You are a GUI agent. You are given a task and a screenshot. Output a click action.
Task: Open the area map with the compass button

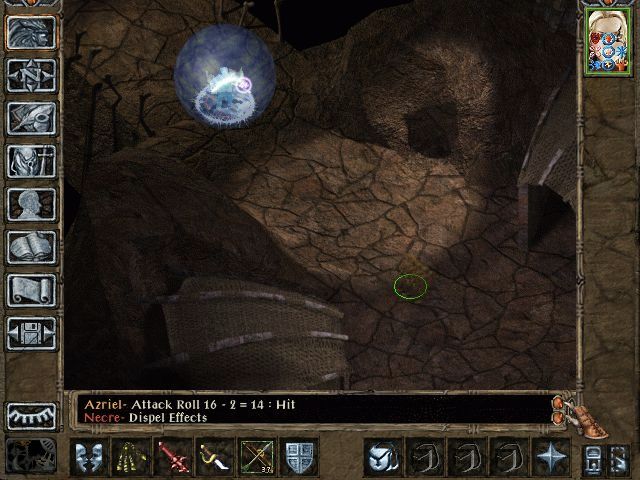click(31, 76)
